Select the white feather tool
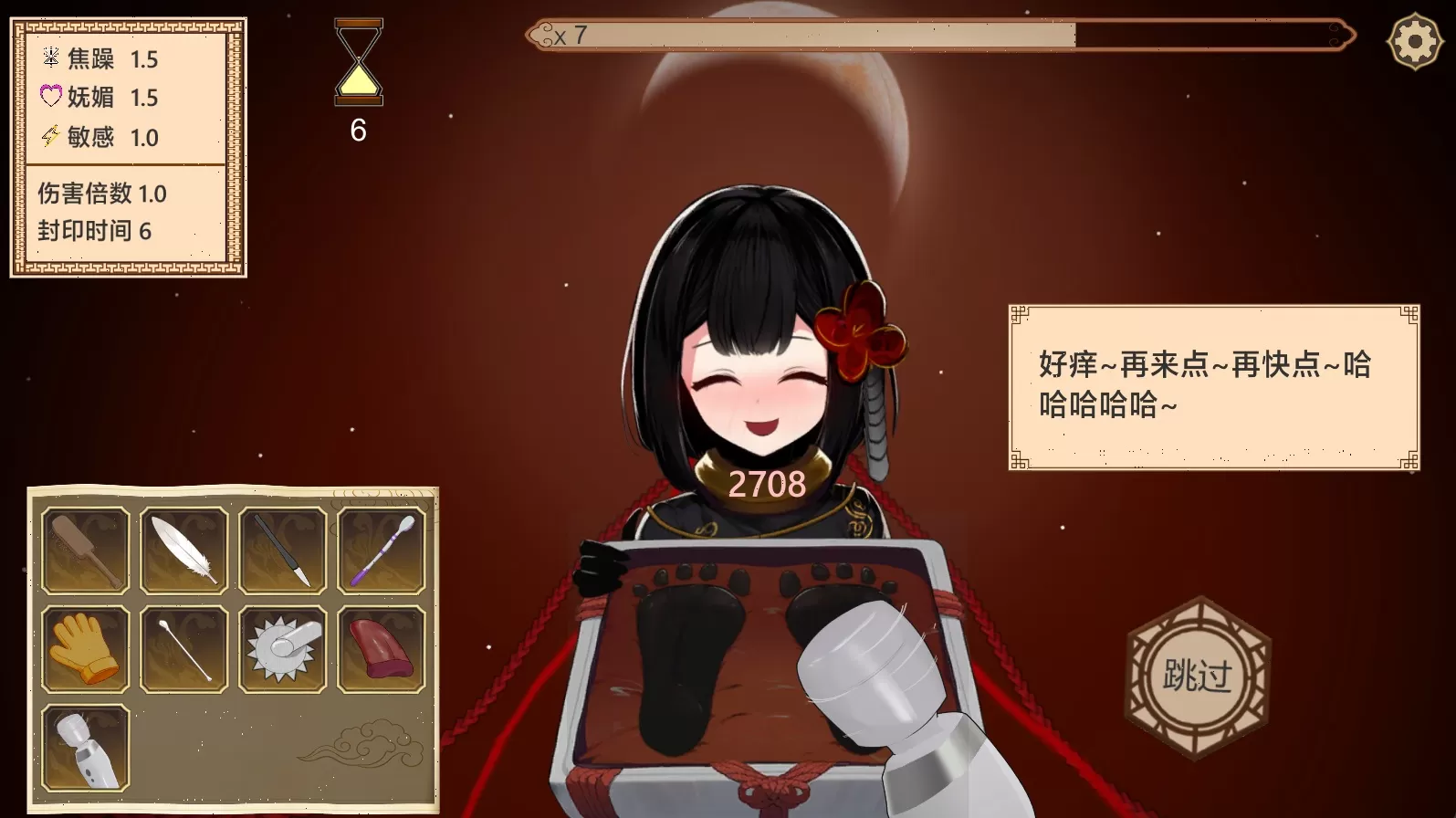 pyautogui.click(x=183, y=549)
